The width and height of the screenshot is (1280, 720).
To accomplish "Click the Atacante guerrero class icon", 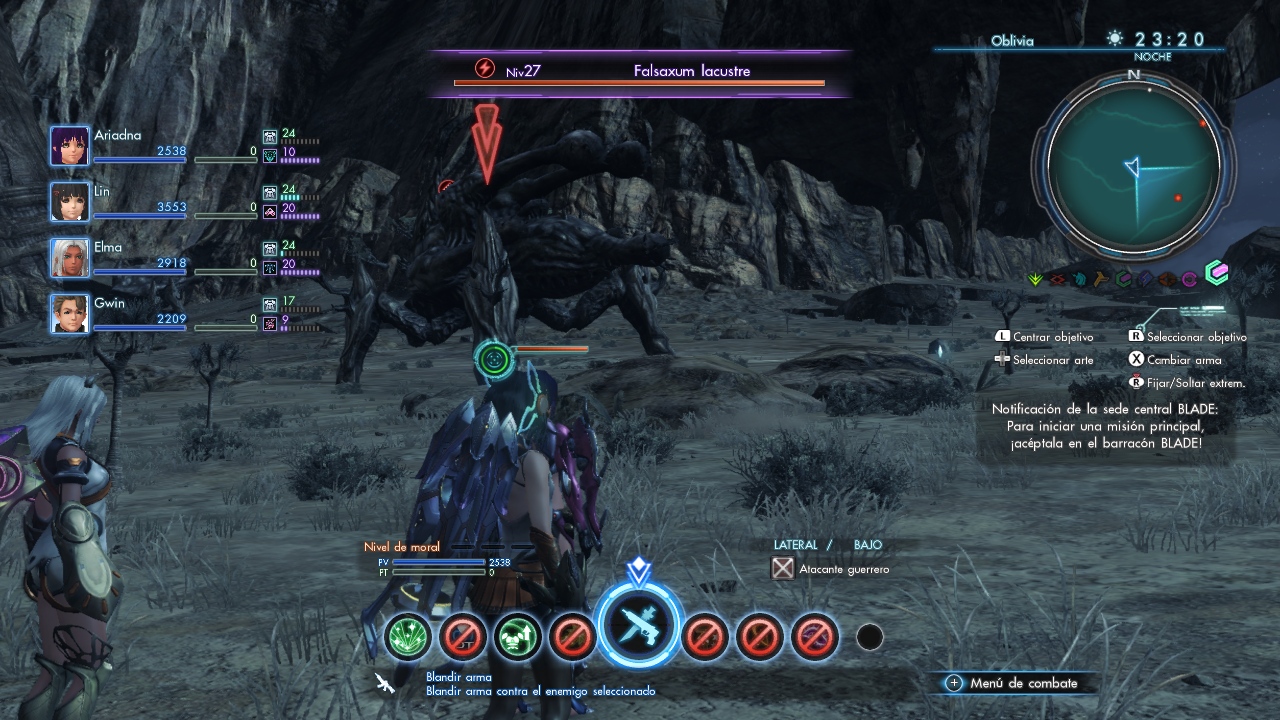I will click(783, 569).
